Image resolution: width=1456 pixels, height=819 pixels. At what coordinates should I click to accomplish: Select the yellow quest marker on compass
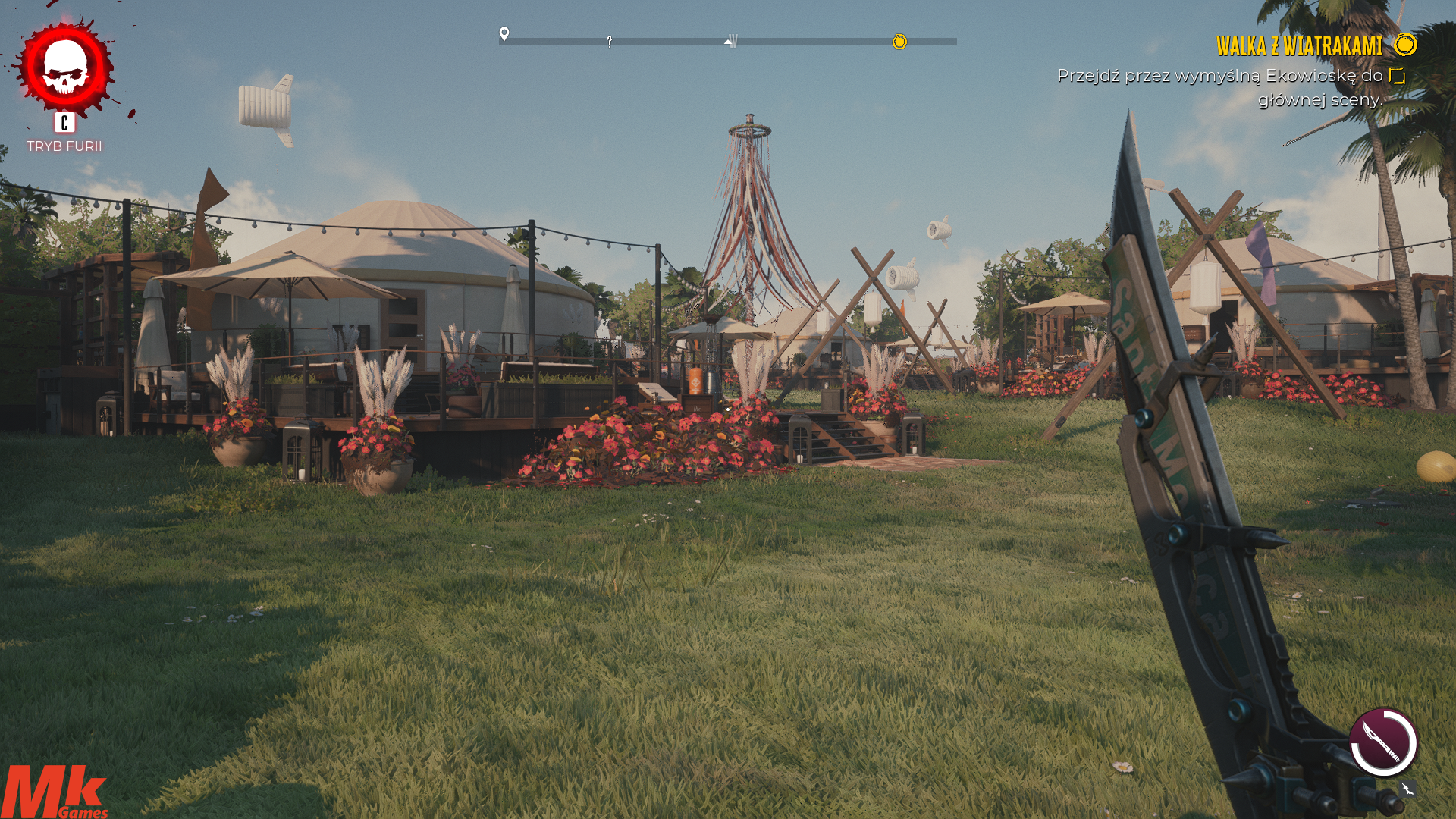tap(899, 42)
